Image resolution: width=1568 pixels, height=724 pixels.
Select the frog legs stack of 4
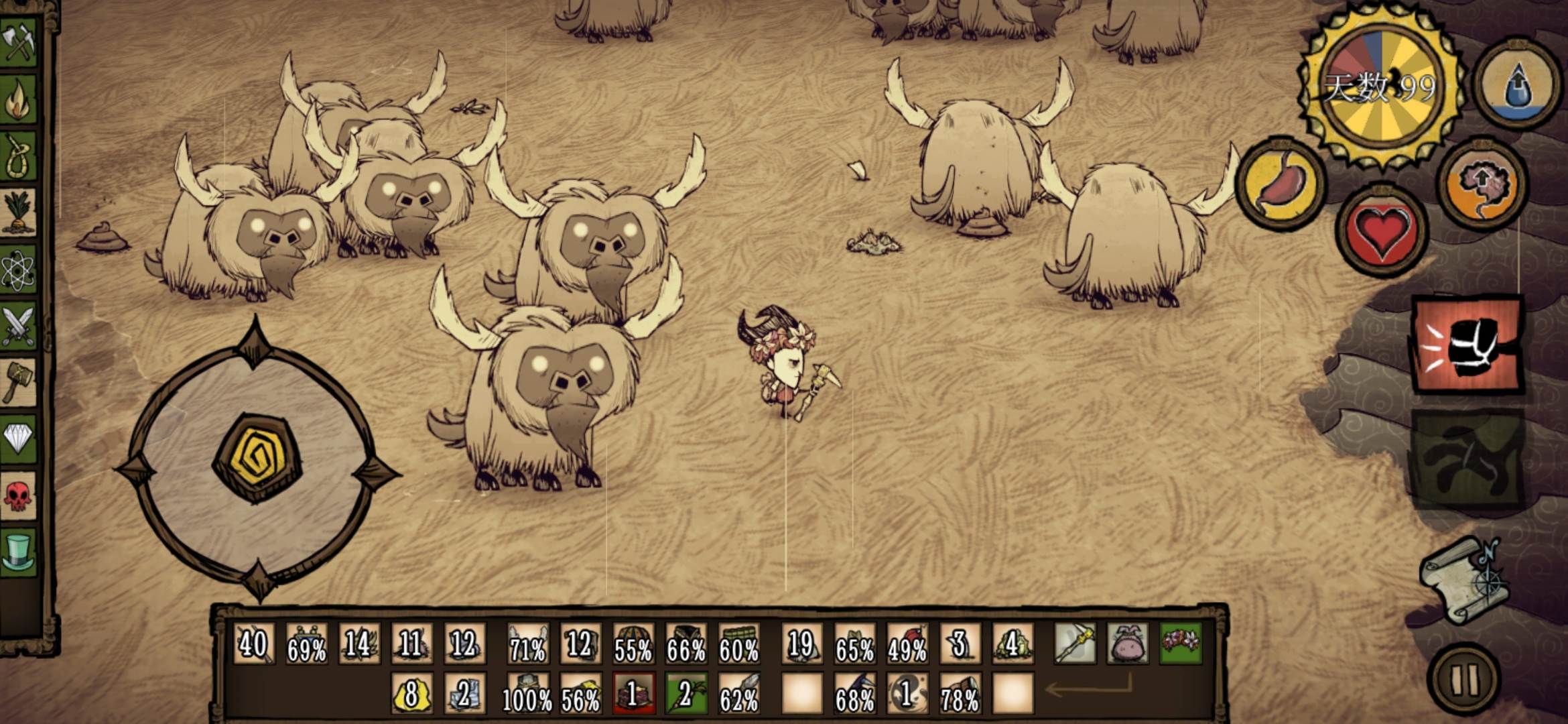click(1012, 644)
